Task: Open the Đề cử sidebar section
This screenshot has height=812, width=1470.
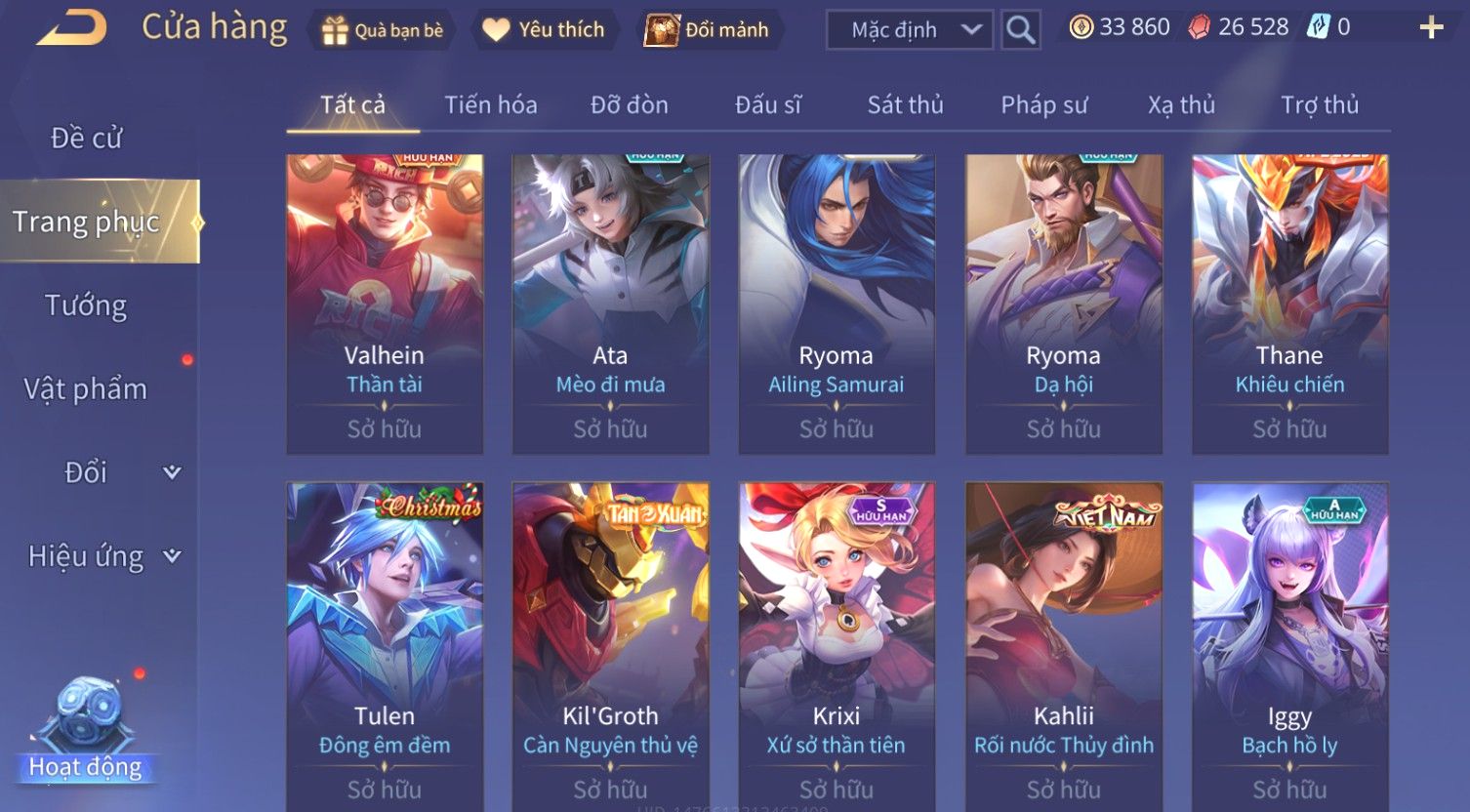Action: [x=86, y=138]
